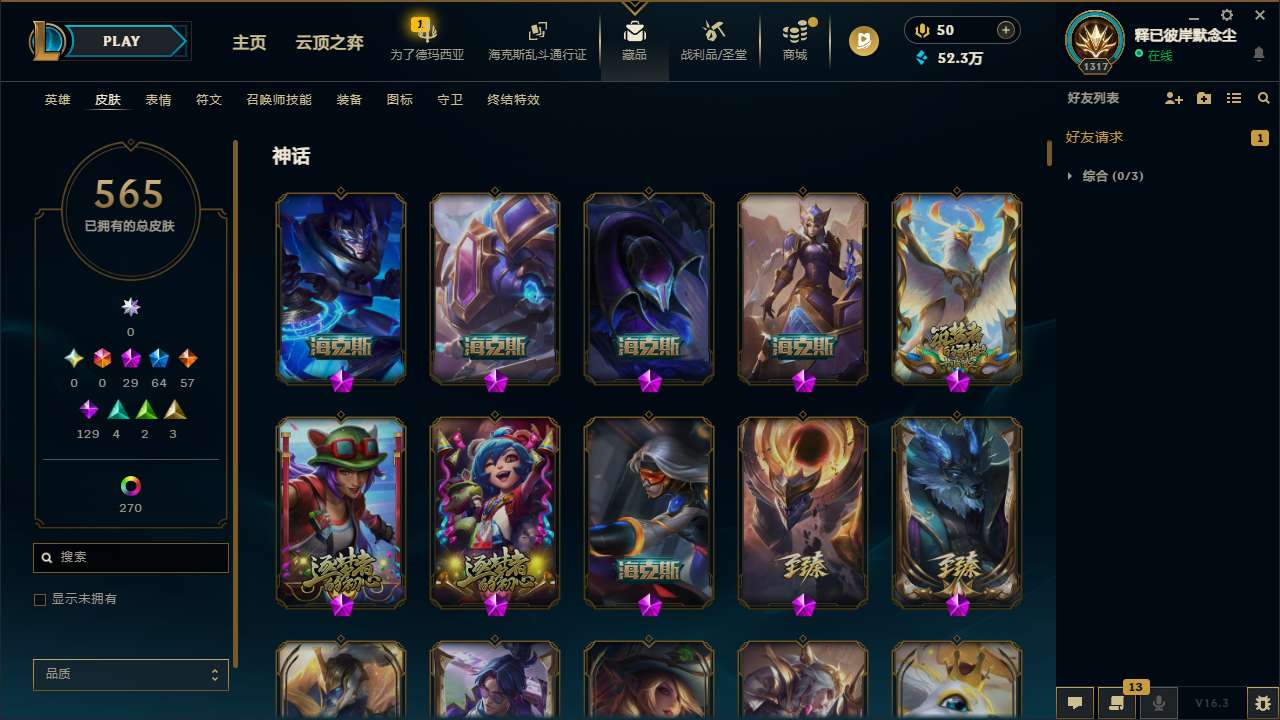Switch to the 英雄 tab
Viewport: 1280px width, 720px height.
point(57,99)
